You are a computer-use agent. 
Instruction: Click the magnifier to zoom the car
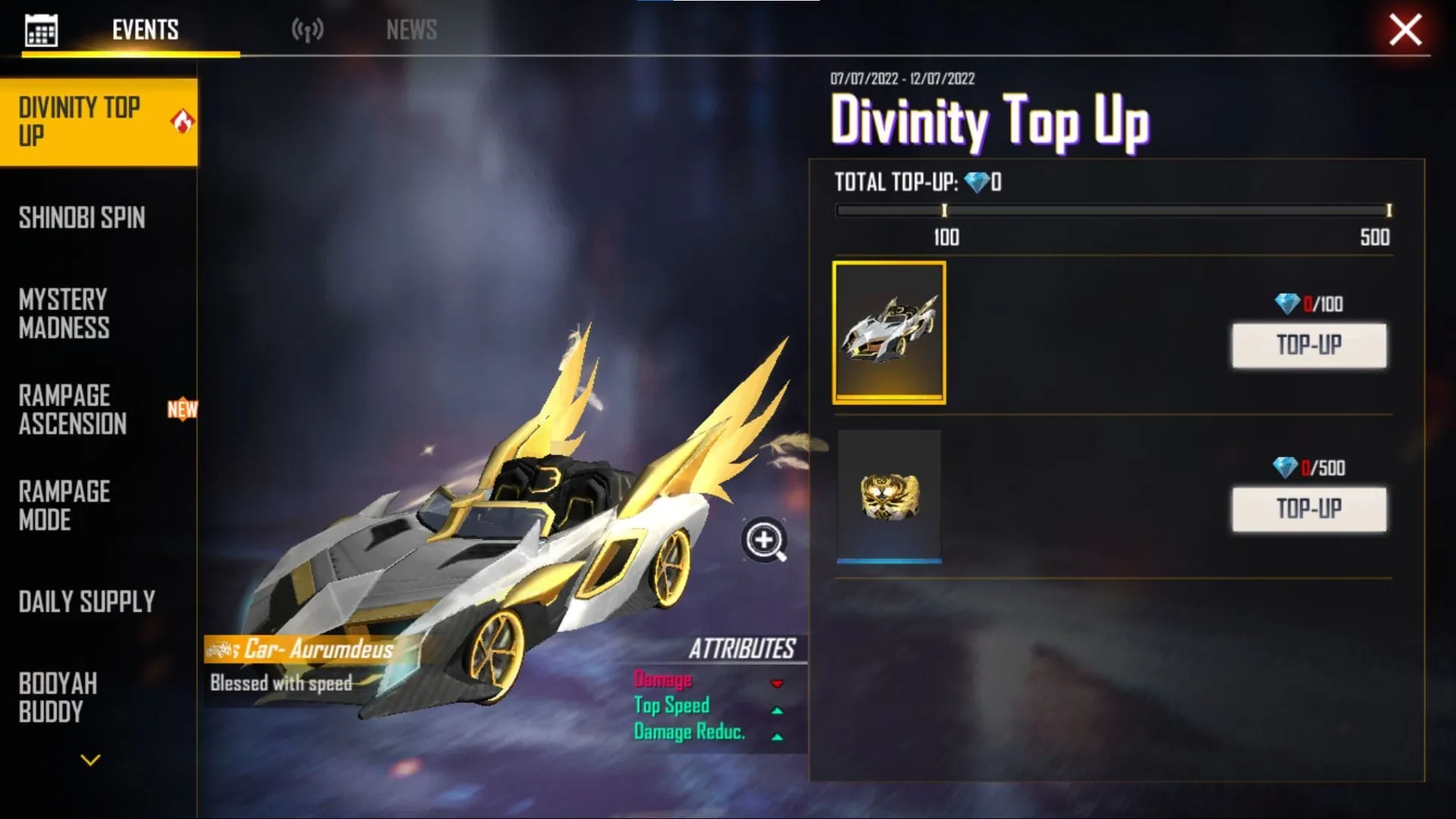tap(764, 540)
